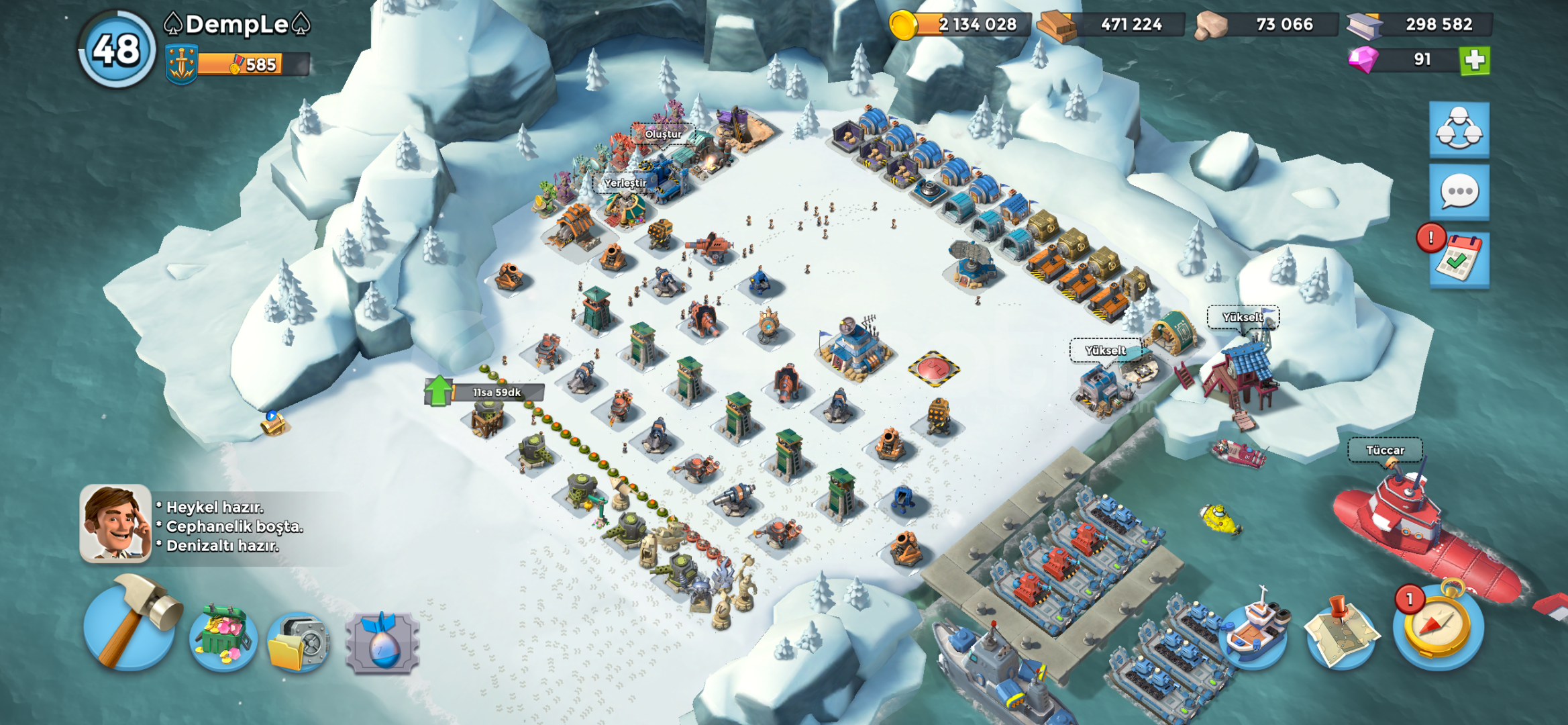Viewport: 1568px width, 725px height.
Task: Select the Tüccar trader label
Action: tap(1385, 450)
